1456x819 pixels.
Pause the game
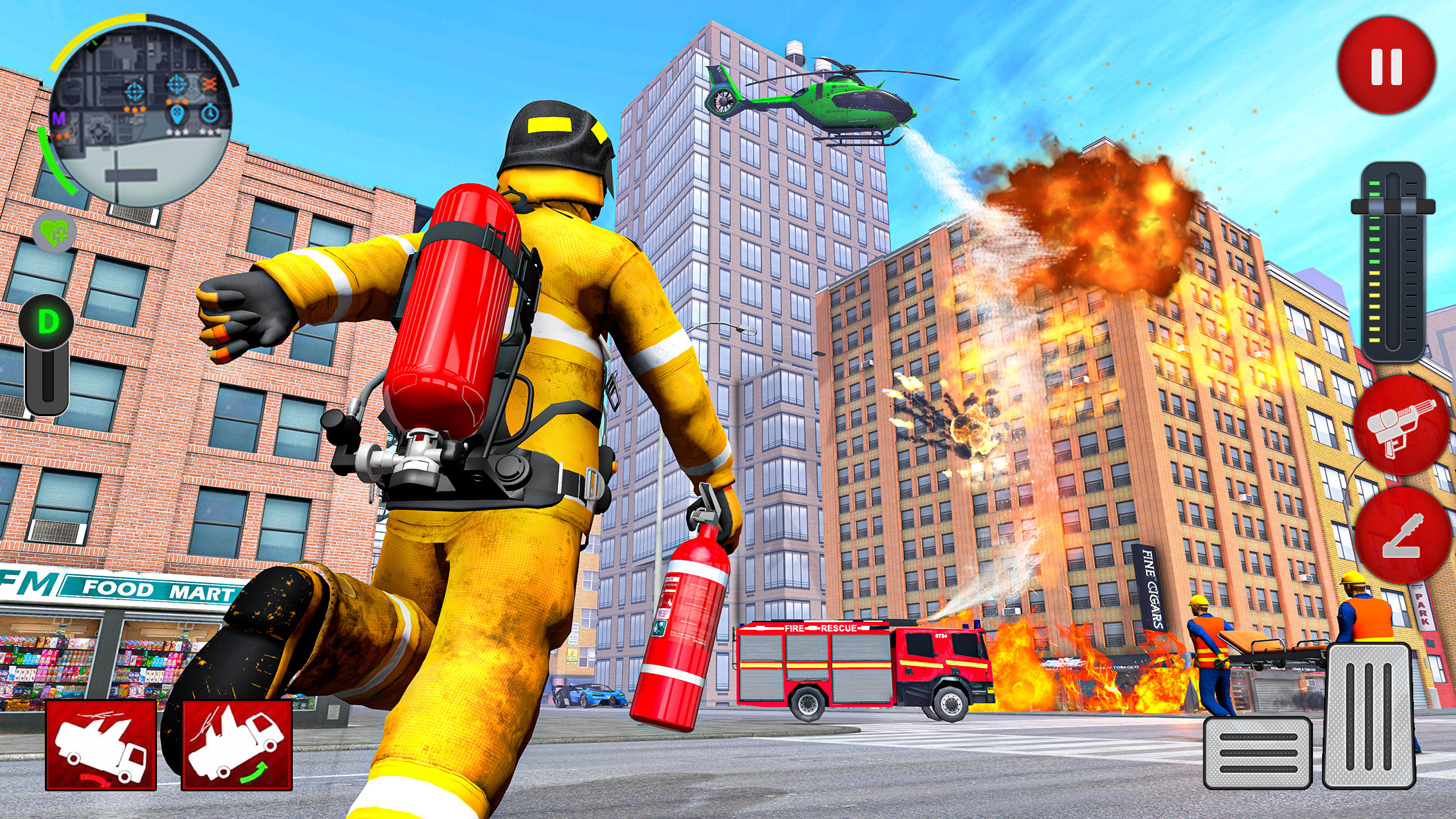click(1385, 66)
